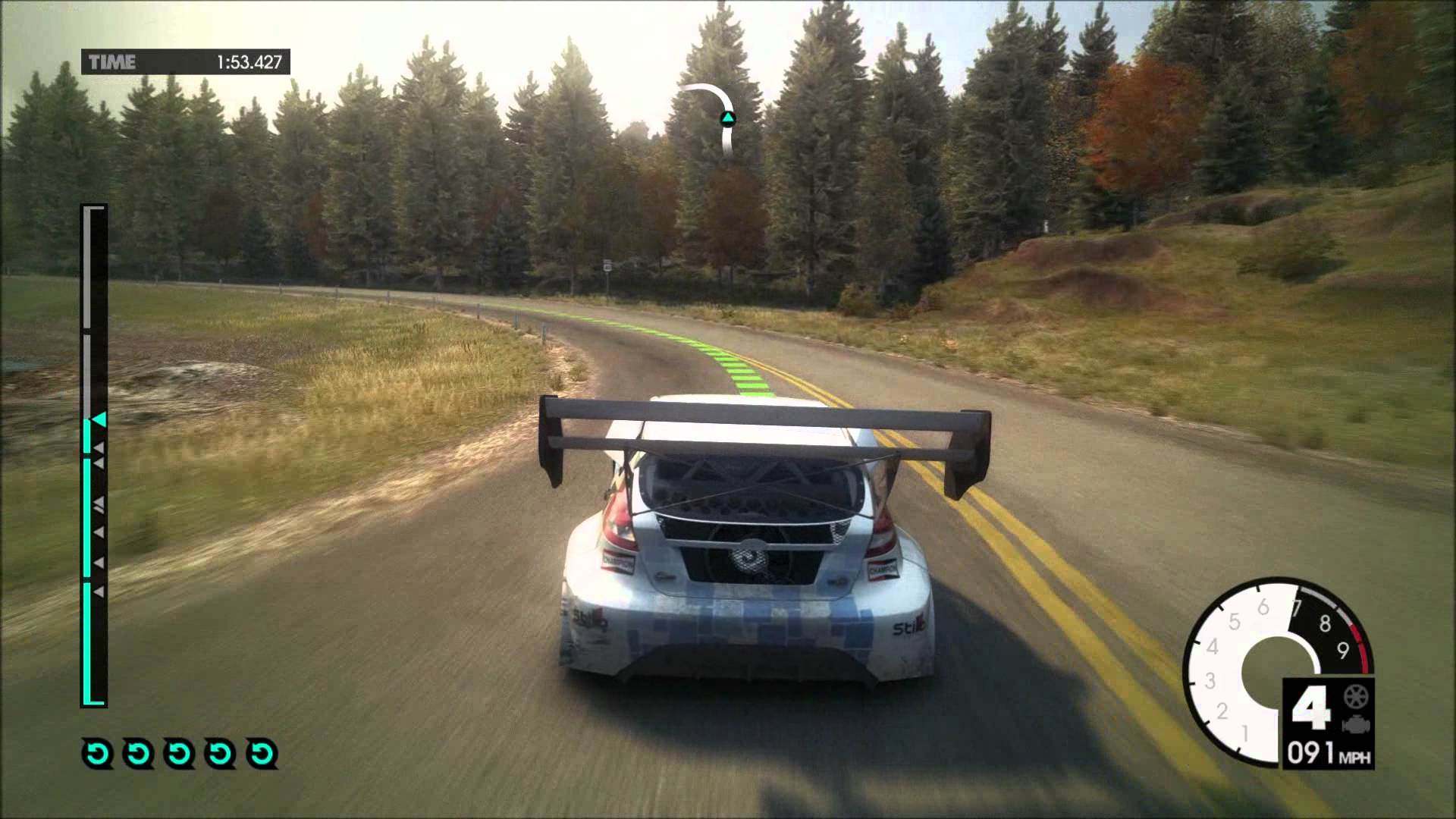The image size is (1456, 819).
Task: Click the 1:53.427 stage time readout
Action: click(250, 62)
